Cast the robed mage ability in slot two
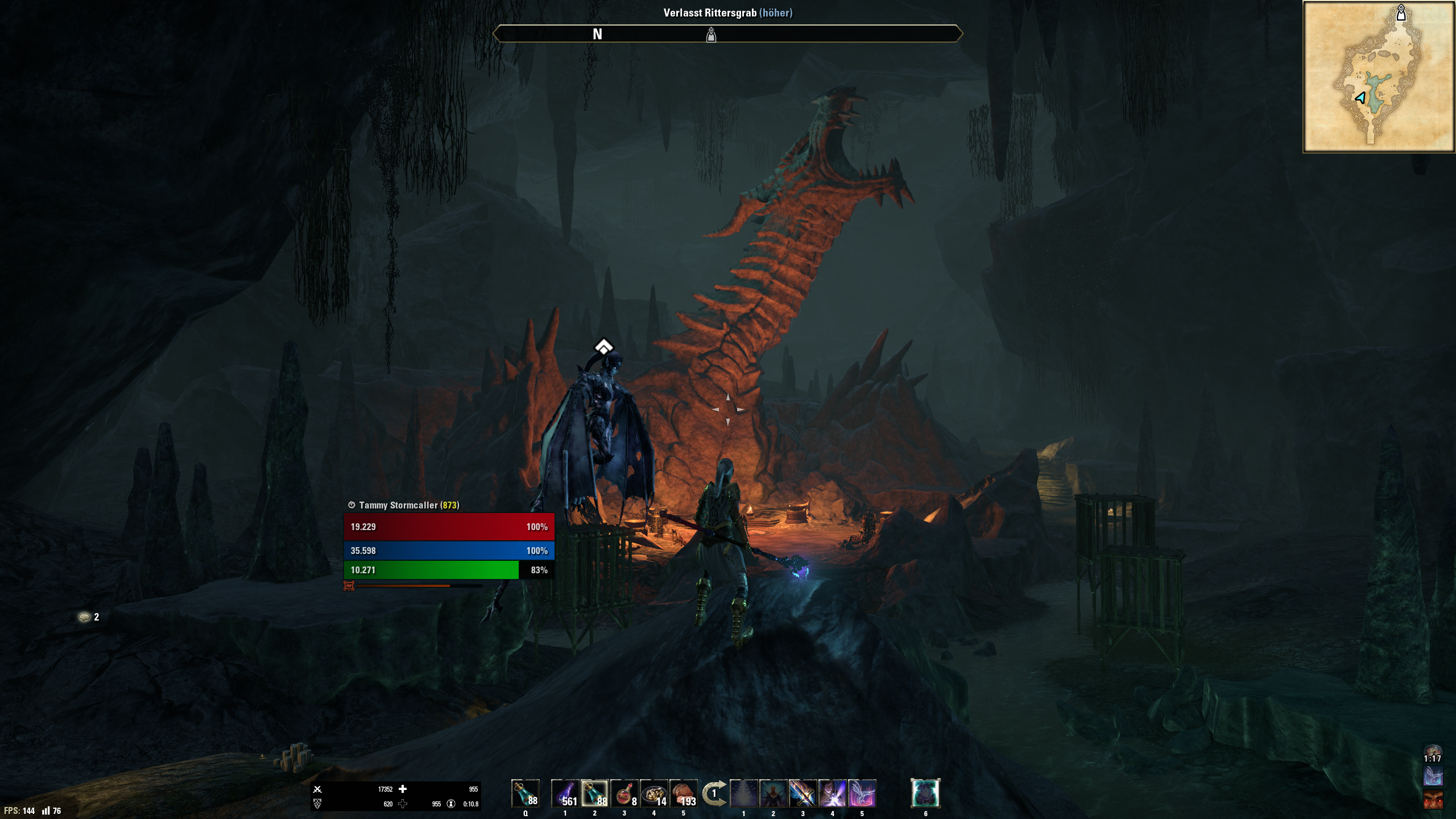Screen dimensions: 1456x819 pyautogui.click(x=773, y=793)
